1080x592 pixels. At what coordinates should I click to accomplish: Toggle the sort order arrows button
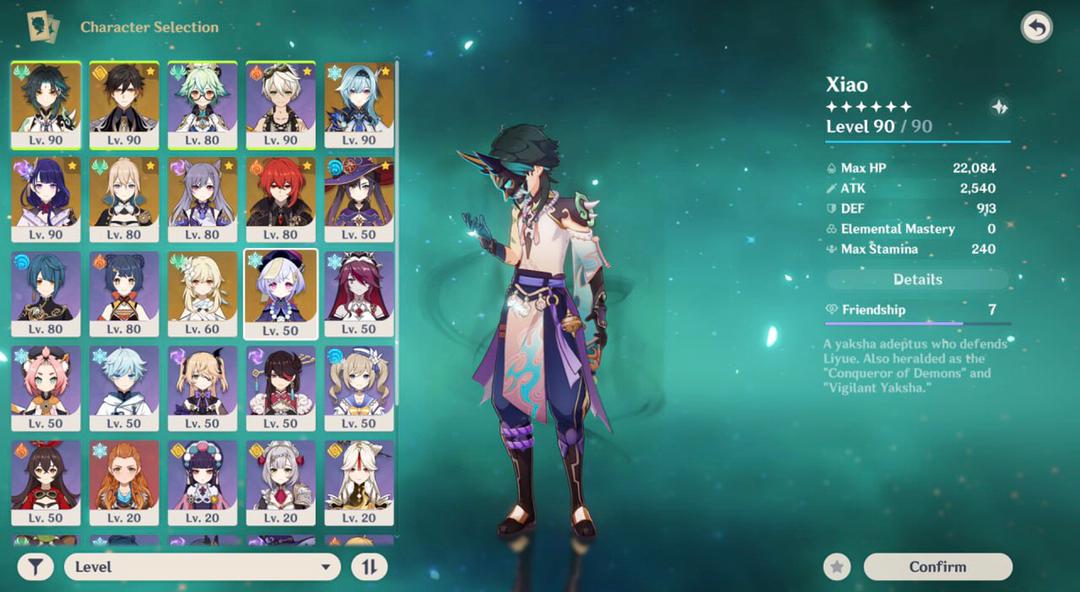click(x=368, y=567)
